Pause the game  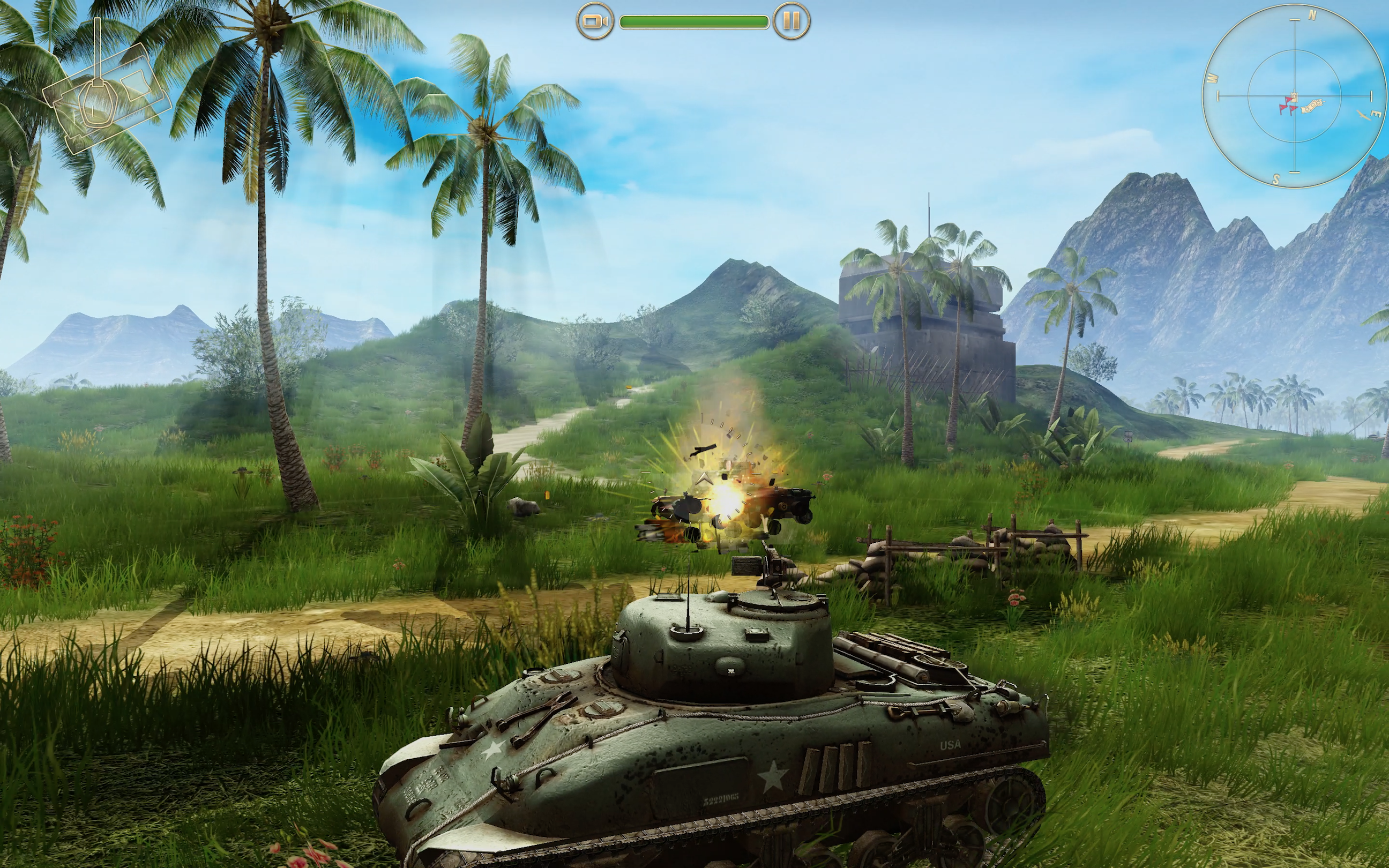[791, 22]
